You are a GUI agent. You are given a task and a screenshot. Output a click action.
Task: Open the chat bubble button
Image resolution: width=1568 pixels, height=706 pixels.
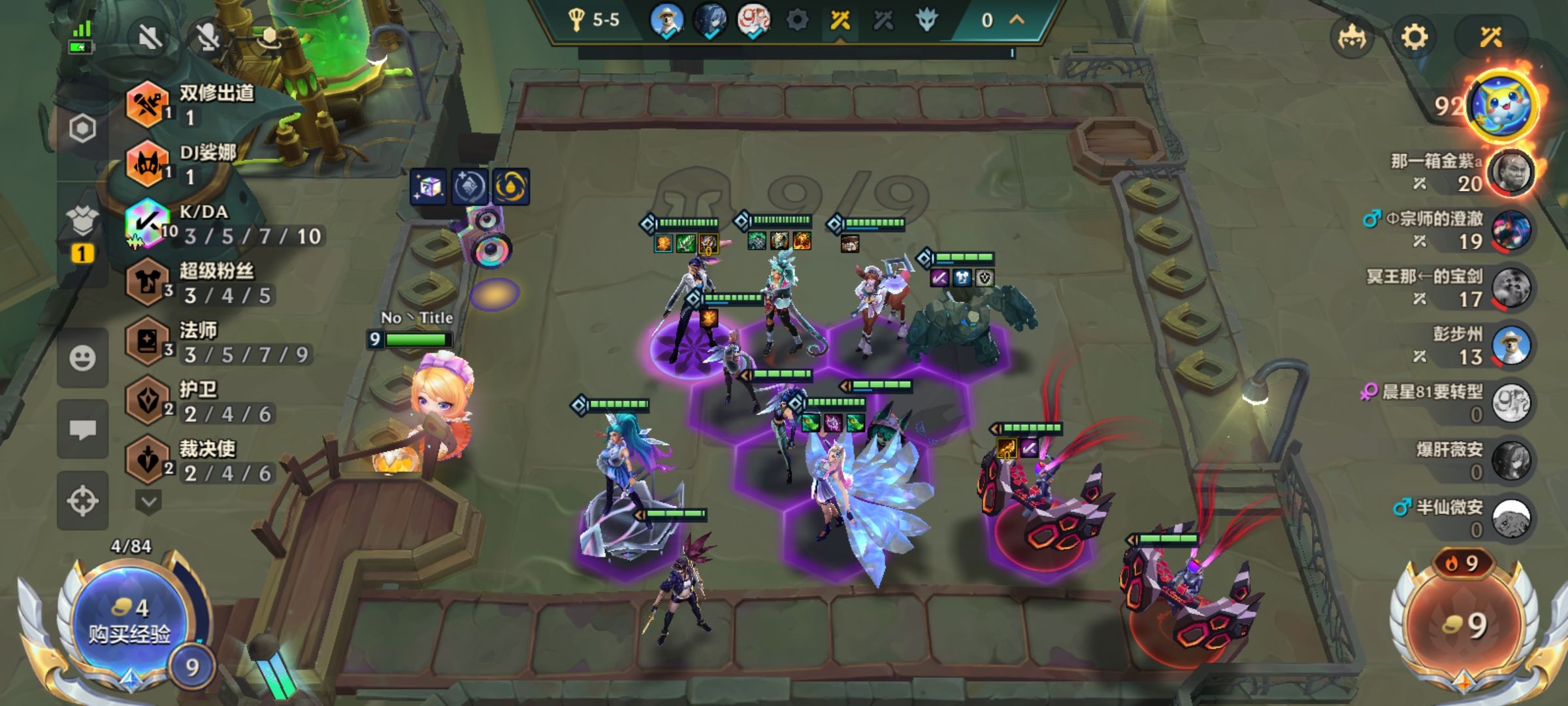click(x=82, y=429)
